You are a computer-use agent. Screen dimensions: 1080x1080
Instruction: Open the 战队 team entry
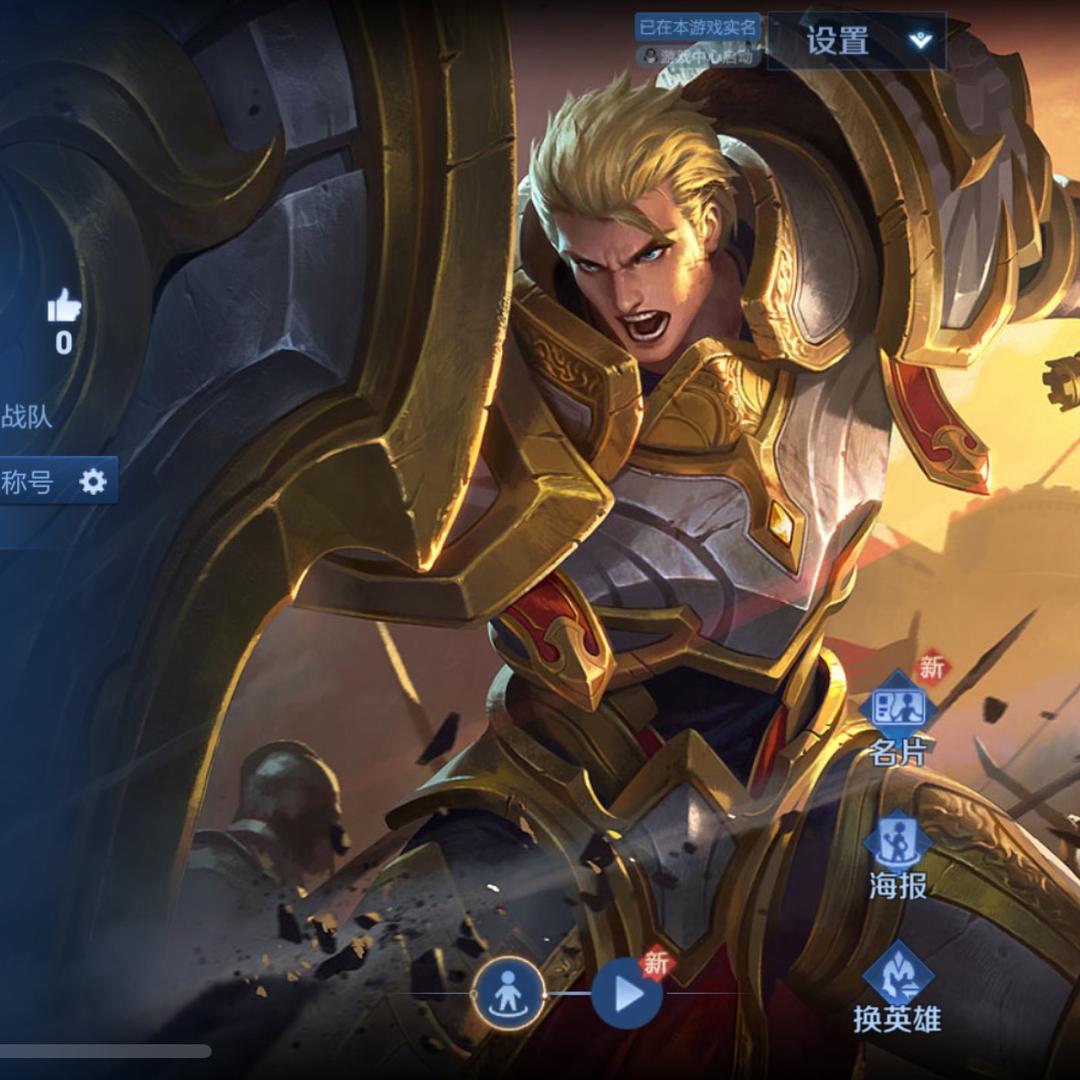coord(26,416)
